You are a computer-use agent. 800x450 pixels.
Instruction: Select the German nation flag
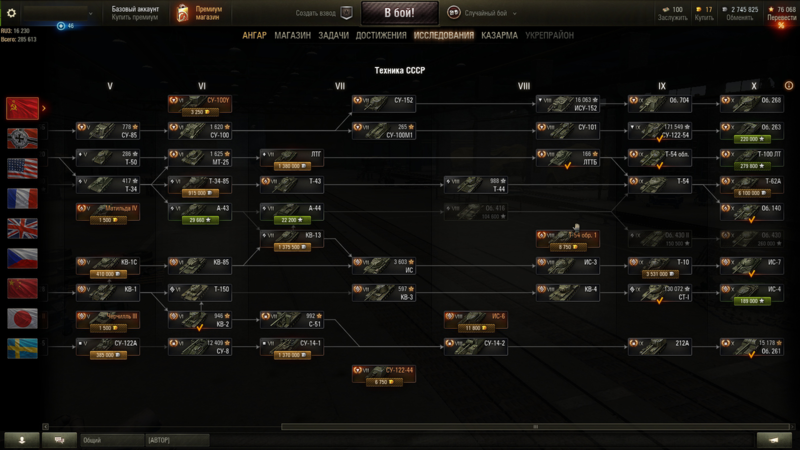pyautogui.click(x=20, y=137)
